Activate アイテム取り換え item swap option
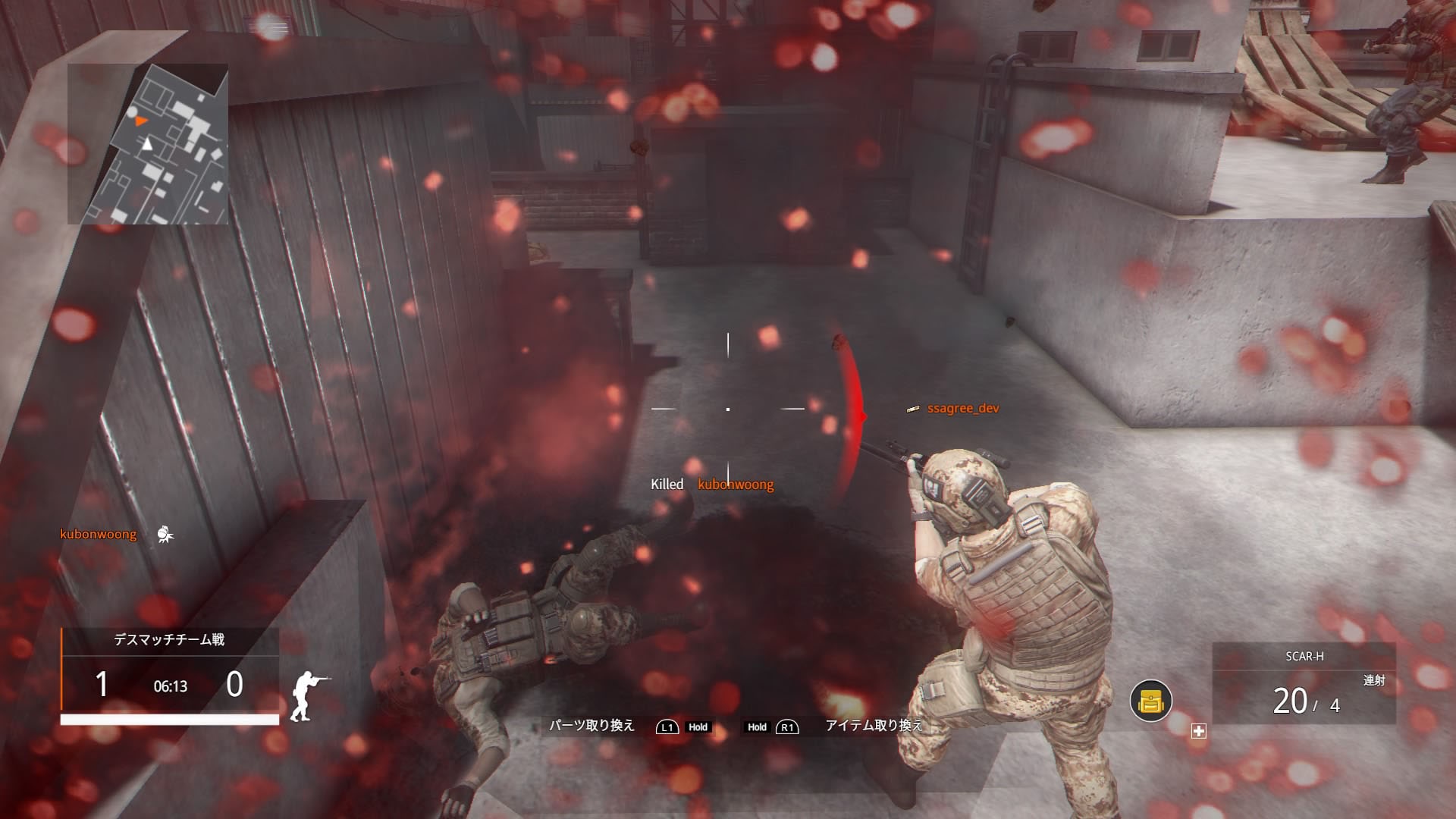The image size is (1456, 819). point(875,726)
